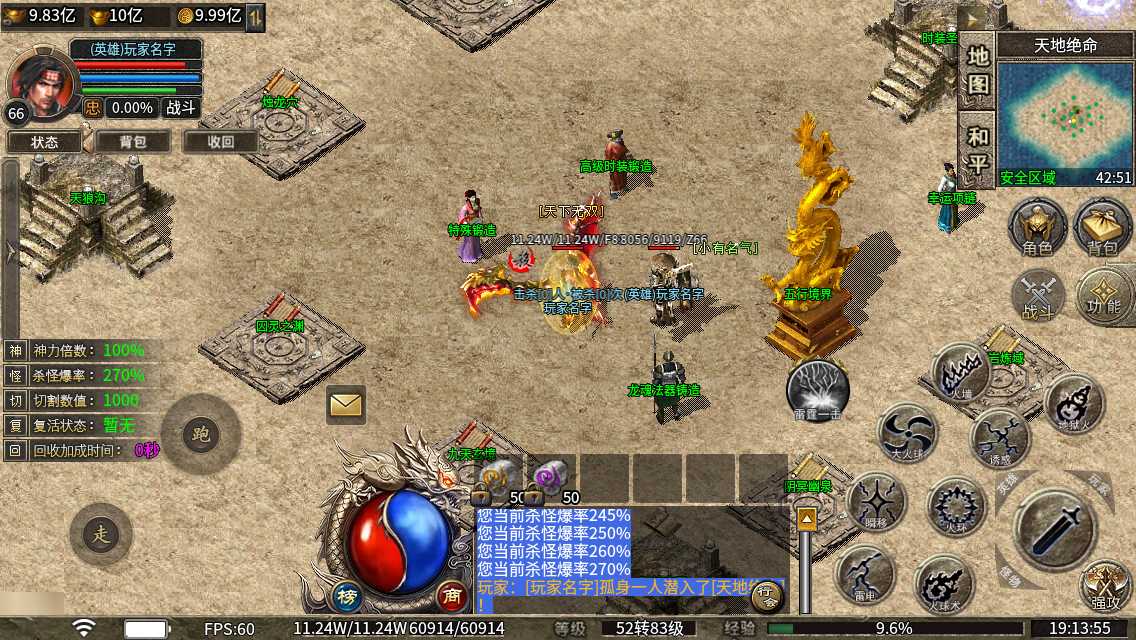Open the 地图 map button
Viewport: 1136px width, 640px height.
coord(978,70)
